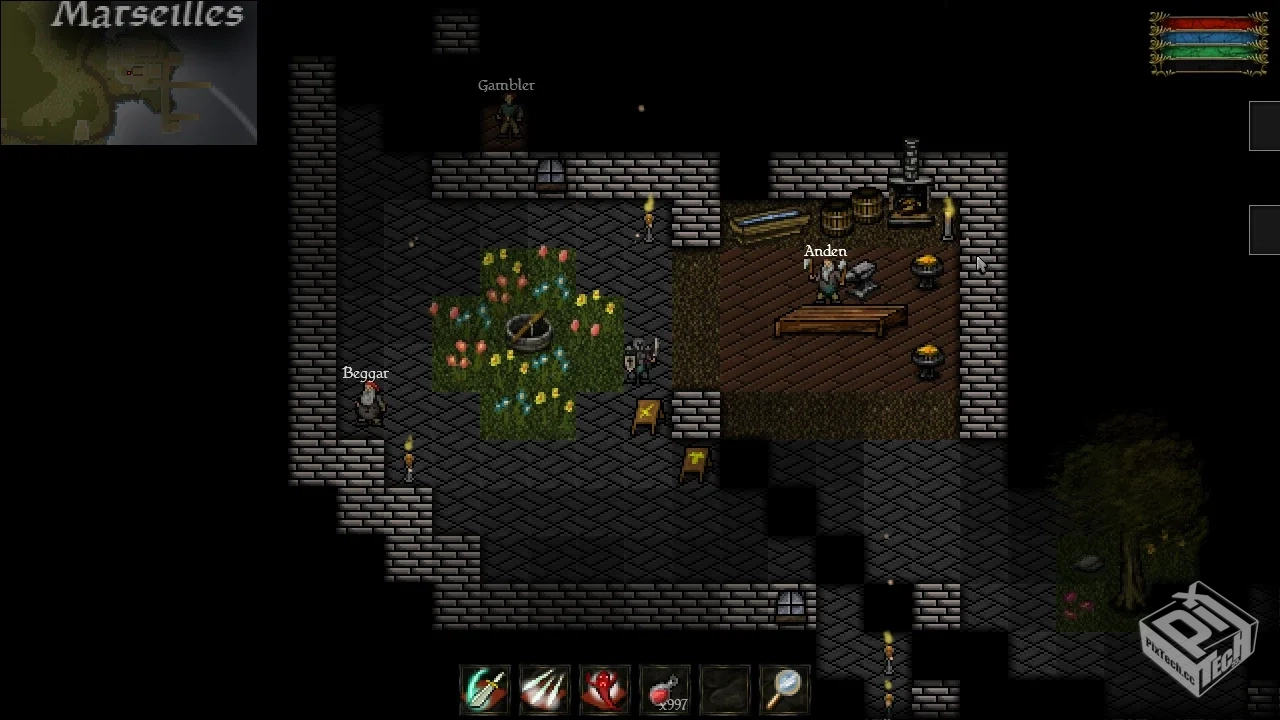The height and width of the screenshot is (720, 1280).
Task: Select the magnifying glass inspect tool
Action: tap(785, 690)
